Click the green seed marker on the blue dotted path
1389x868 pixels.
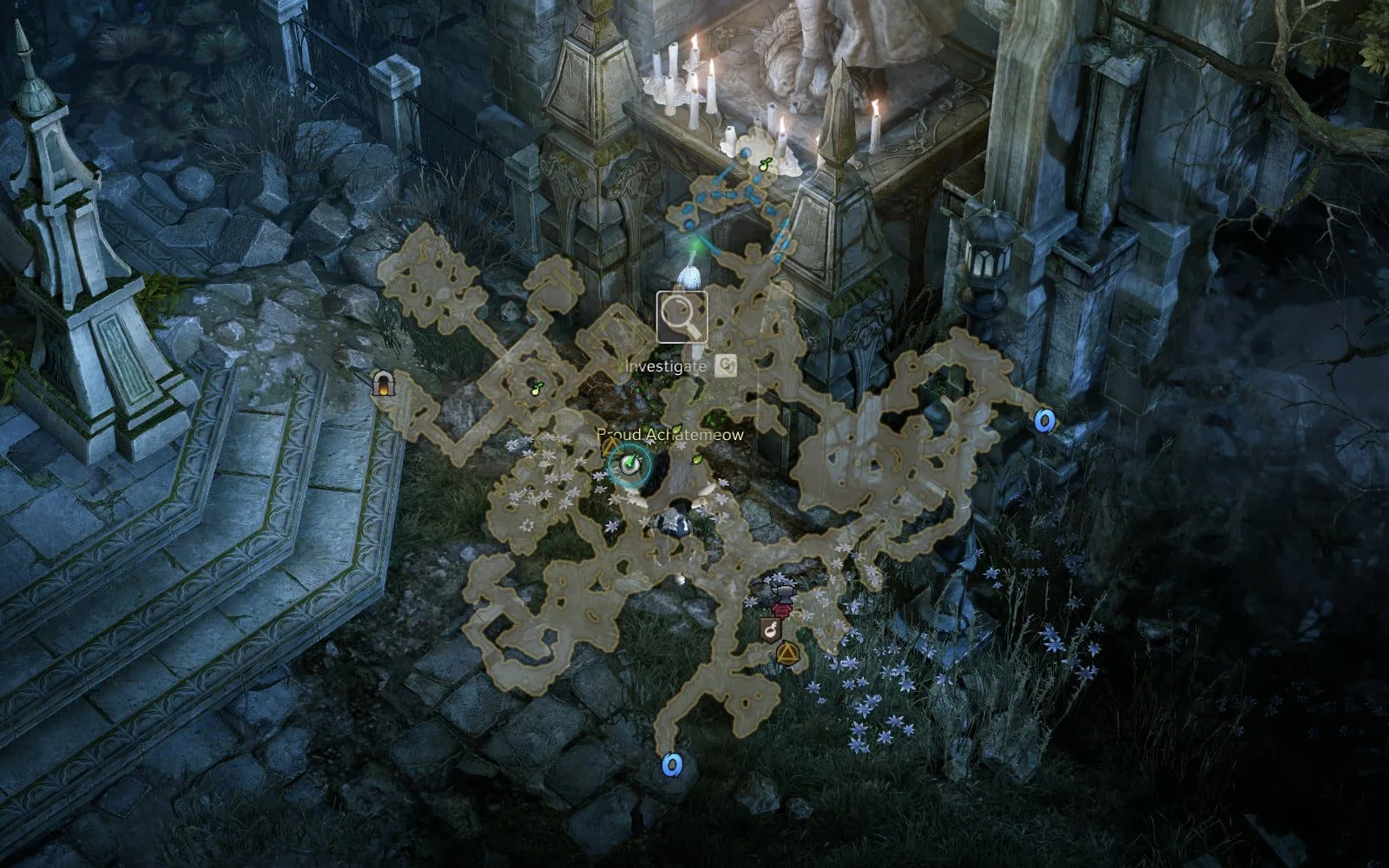click(x=765, y=164)
